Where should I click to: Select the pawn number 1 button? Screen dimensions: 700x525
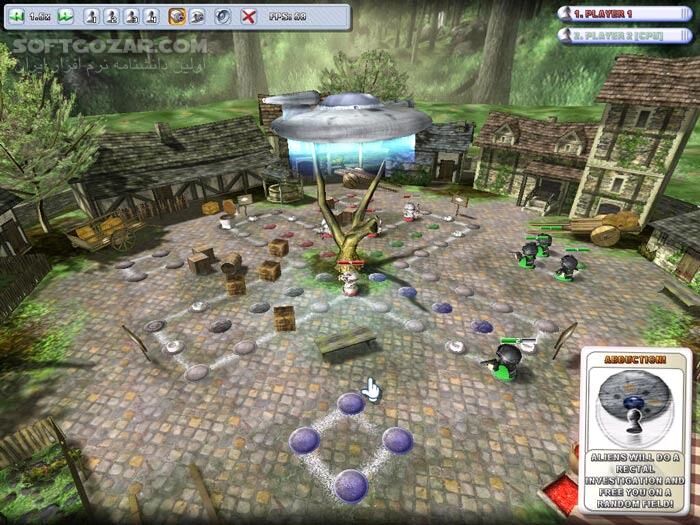[91, 17]
